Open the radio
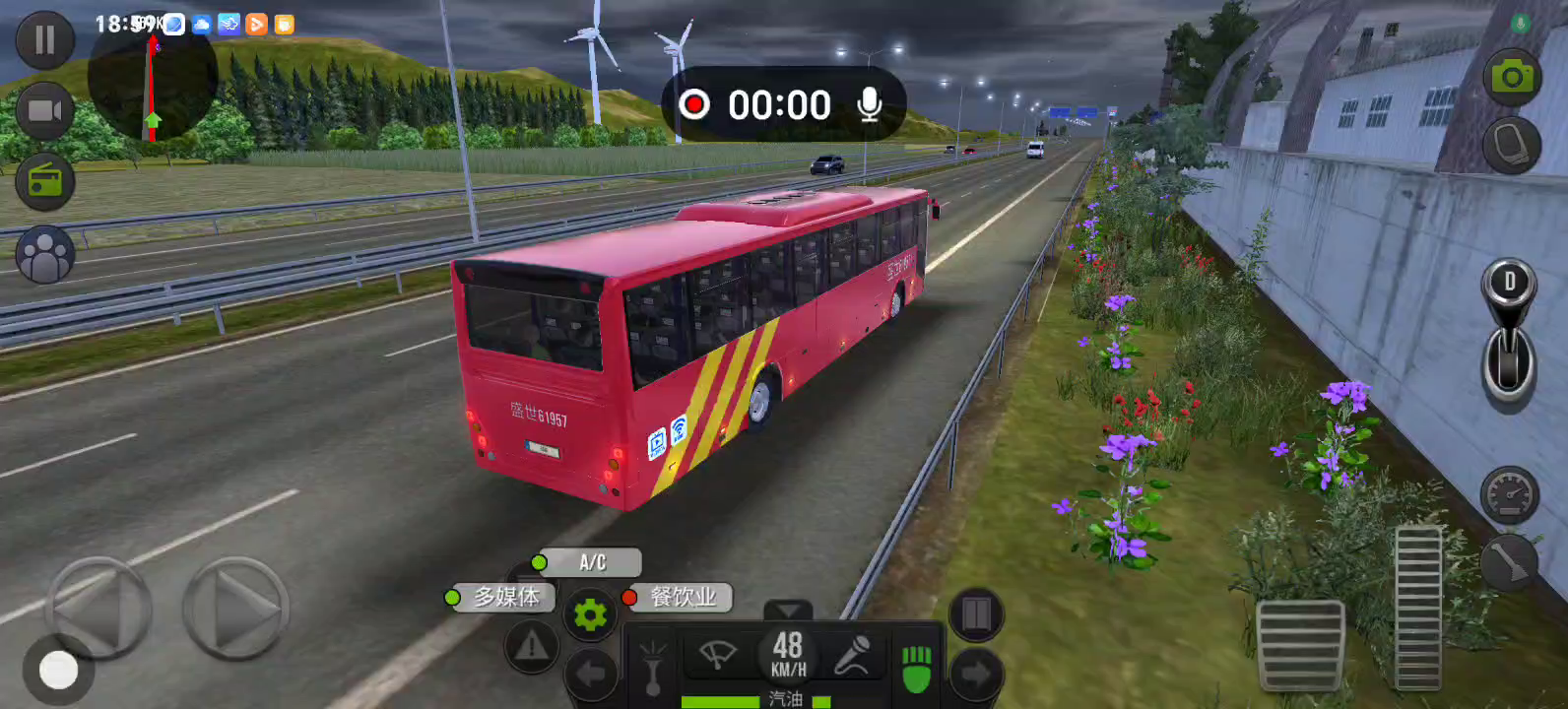 (44, 181)
